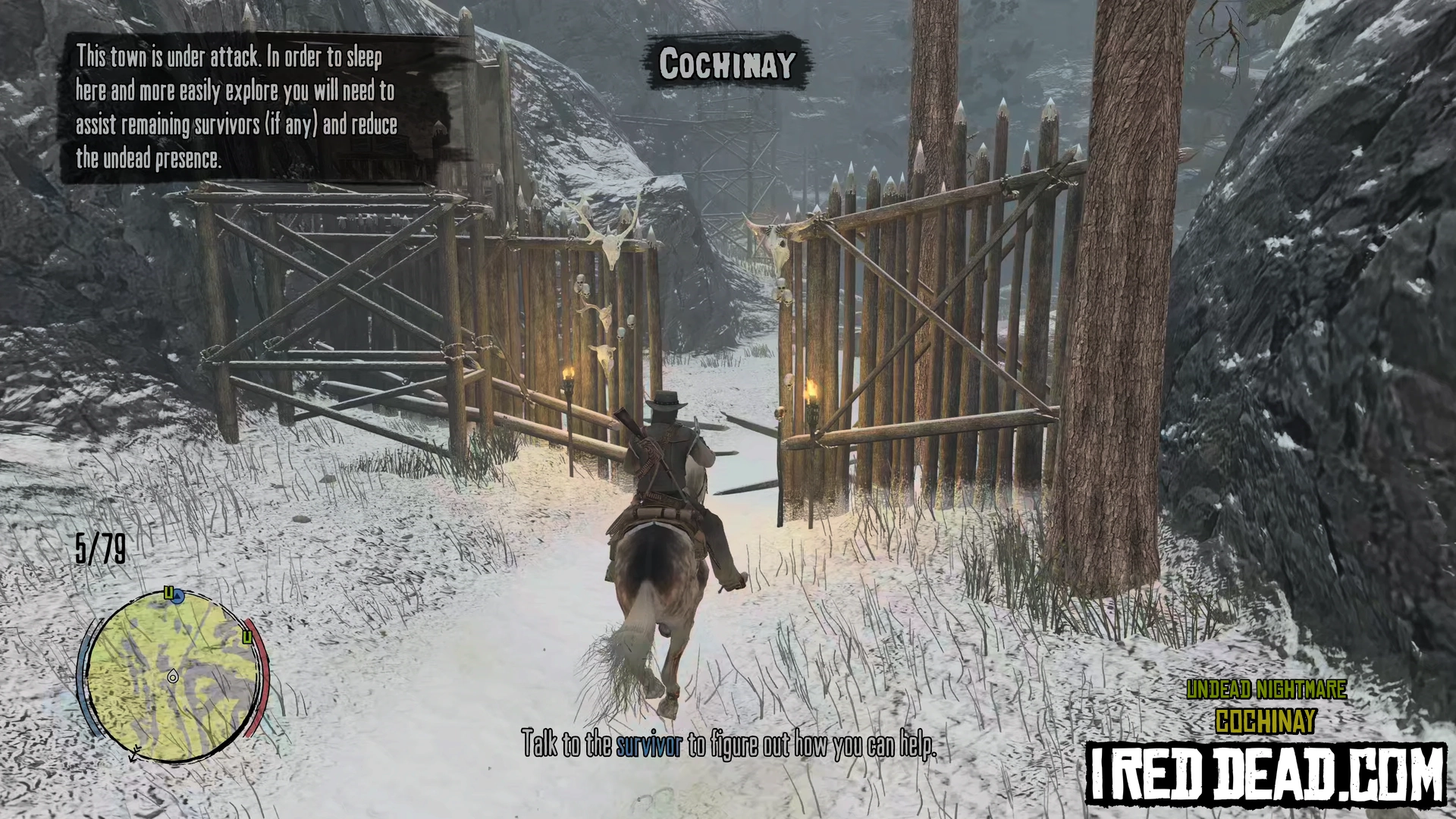
Task: Select the player position marker on the minimap
Action: [x=173, y=676]
